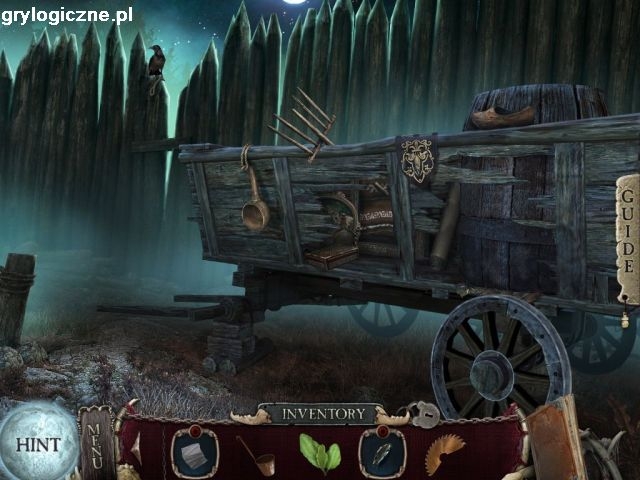Viewport: 640px width, 480px height.
Task: Click the HINT crystal ball
Action: pos(37,444)
